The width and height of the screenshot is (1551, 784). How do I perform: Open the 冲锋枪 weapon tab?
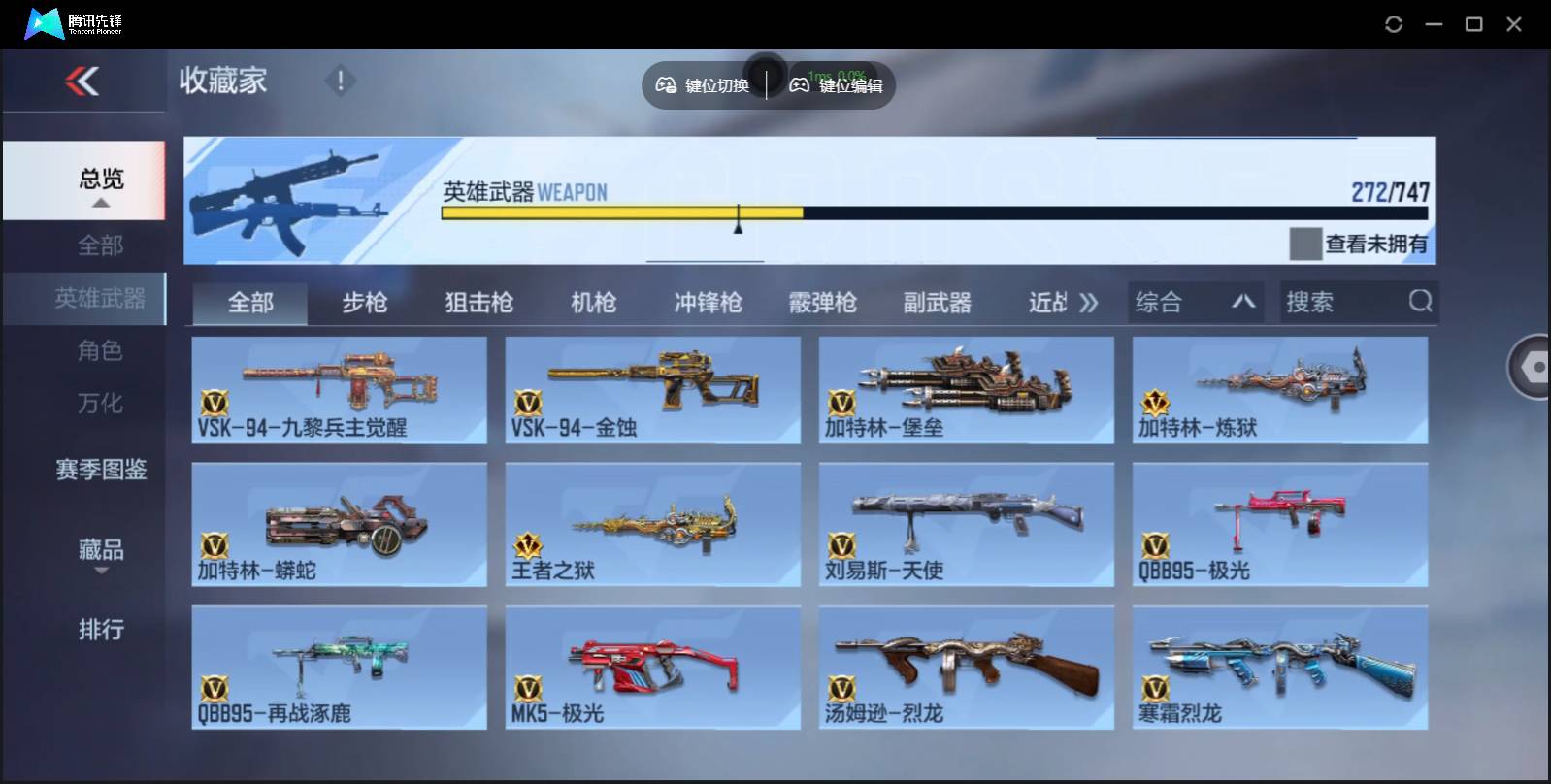(x=708, y=302)
